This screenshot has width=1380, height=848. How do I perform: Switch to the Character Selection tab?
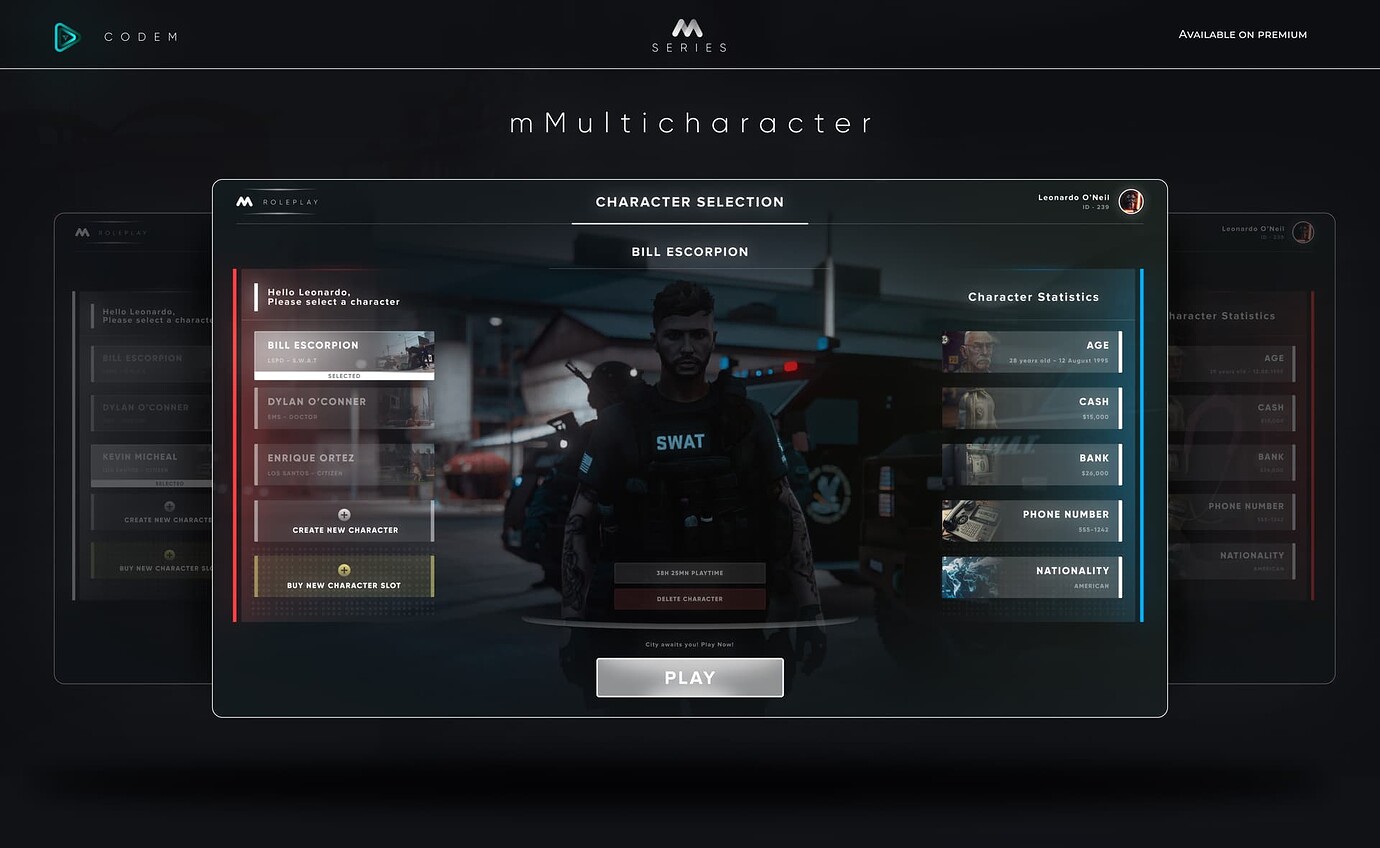point(689,202)
